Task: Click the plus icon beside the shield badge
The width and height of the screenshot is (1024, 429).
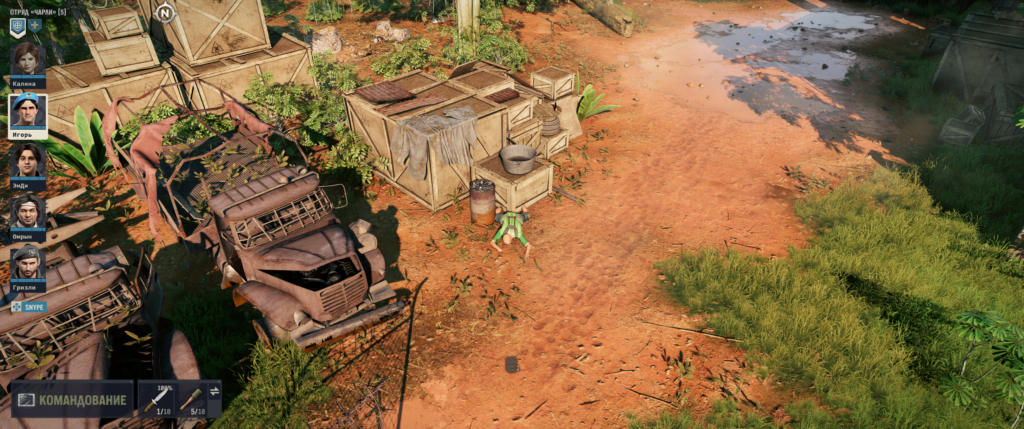Action: point(36,26)
